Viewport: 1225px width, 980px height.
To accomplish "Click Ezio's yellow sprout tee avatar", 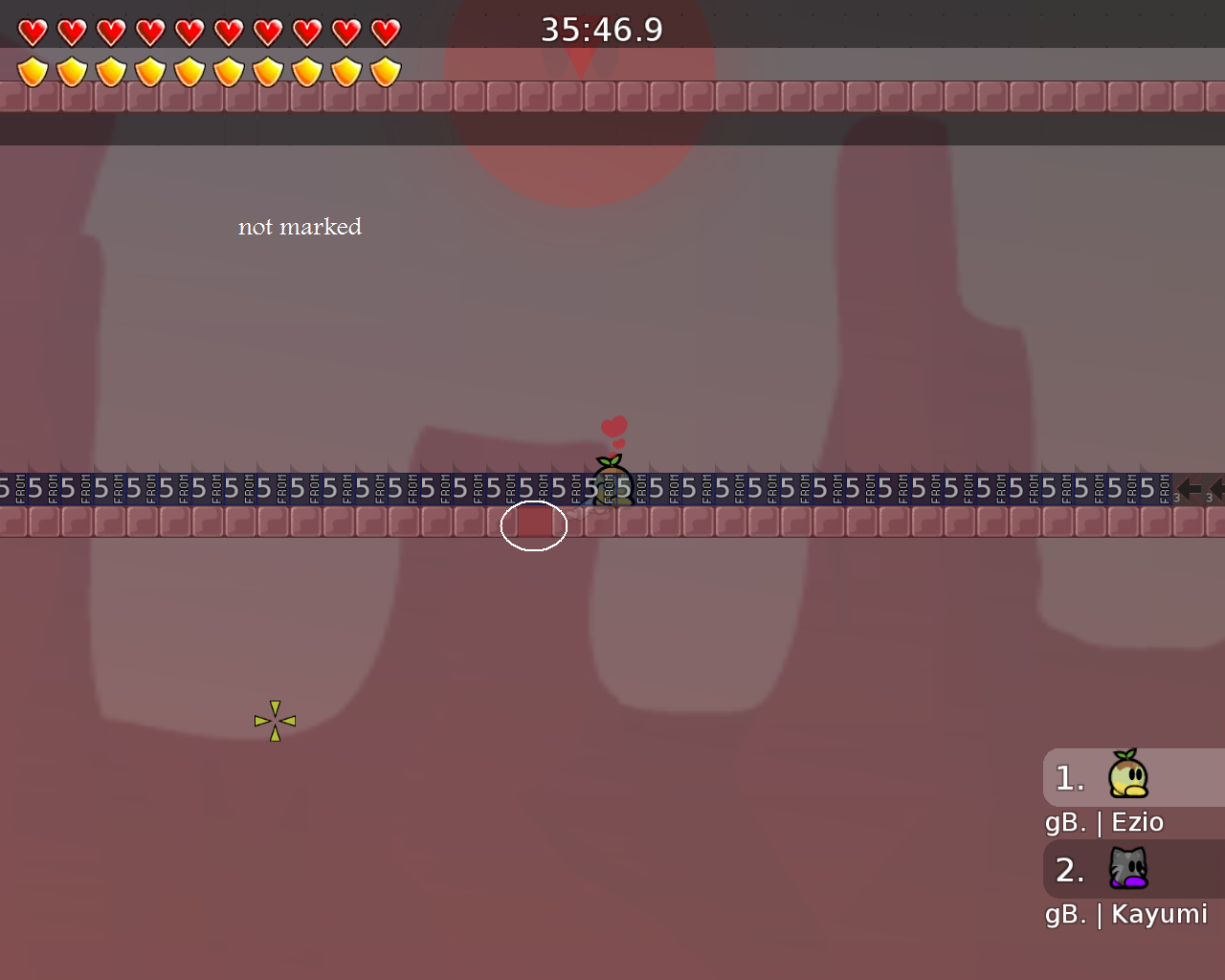I will (1130, 777).
